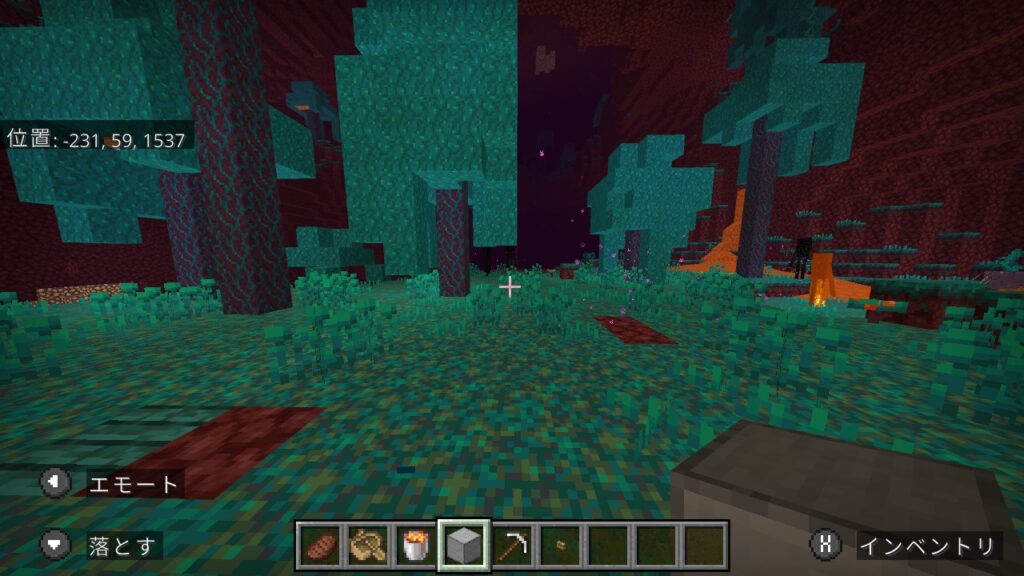1024x576 pixels.
Task: Select the wooden crossbow hotbar slot
Action: tap(368, 546)
